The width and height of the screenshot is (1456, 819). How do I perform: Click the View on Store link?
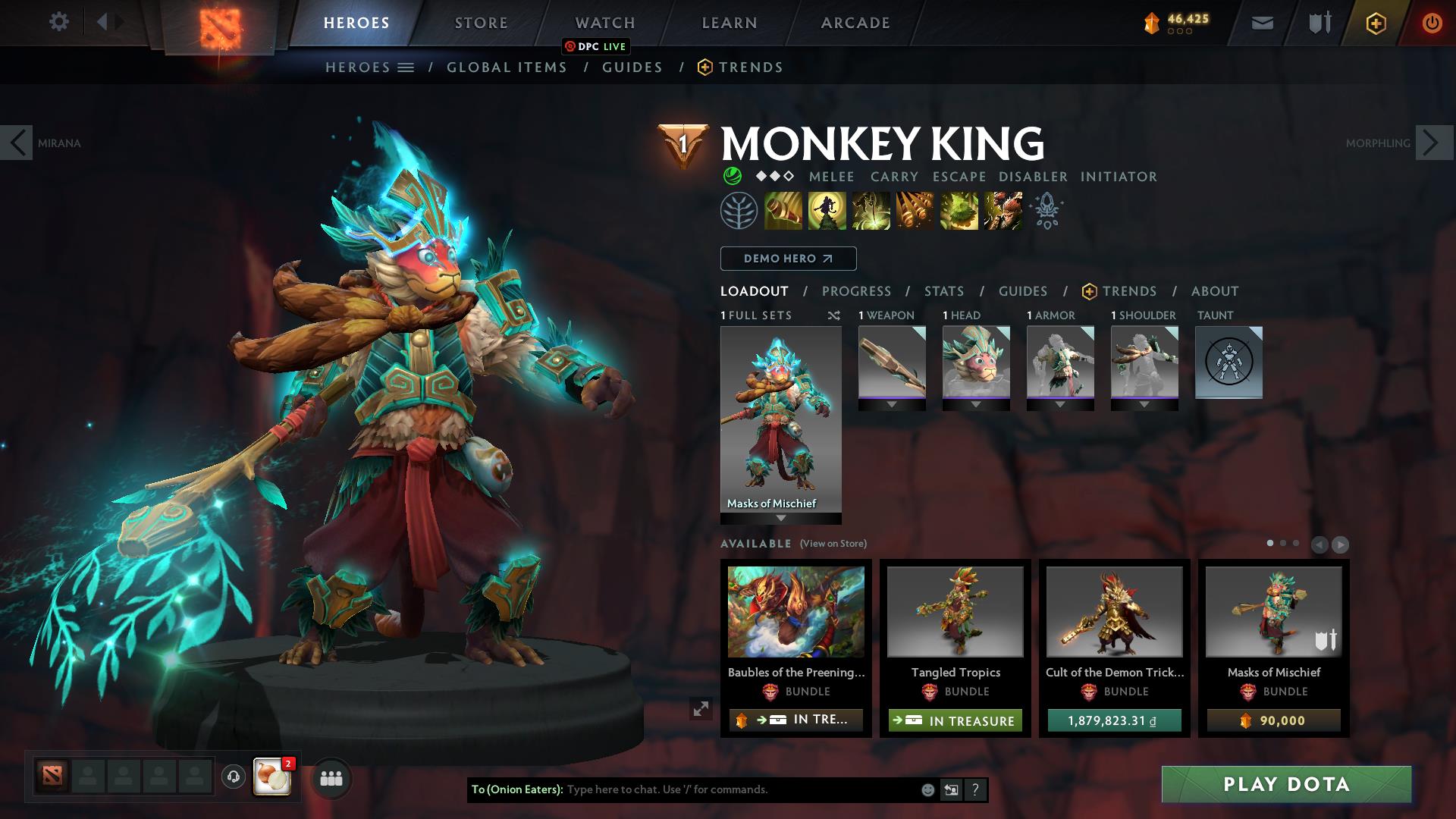tap(832, 544)
